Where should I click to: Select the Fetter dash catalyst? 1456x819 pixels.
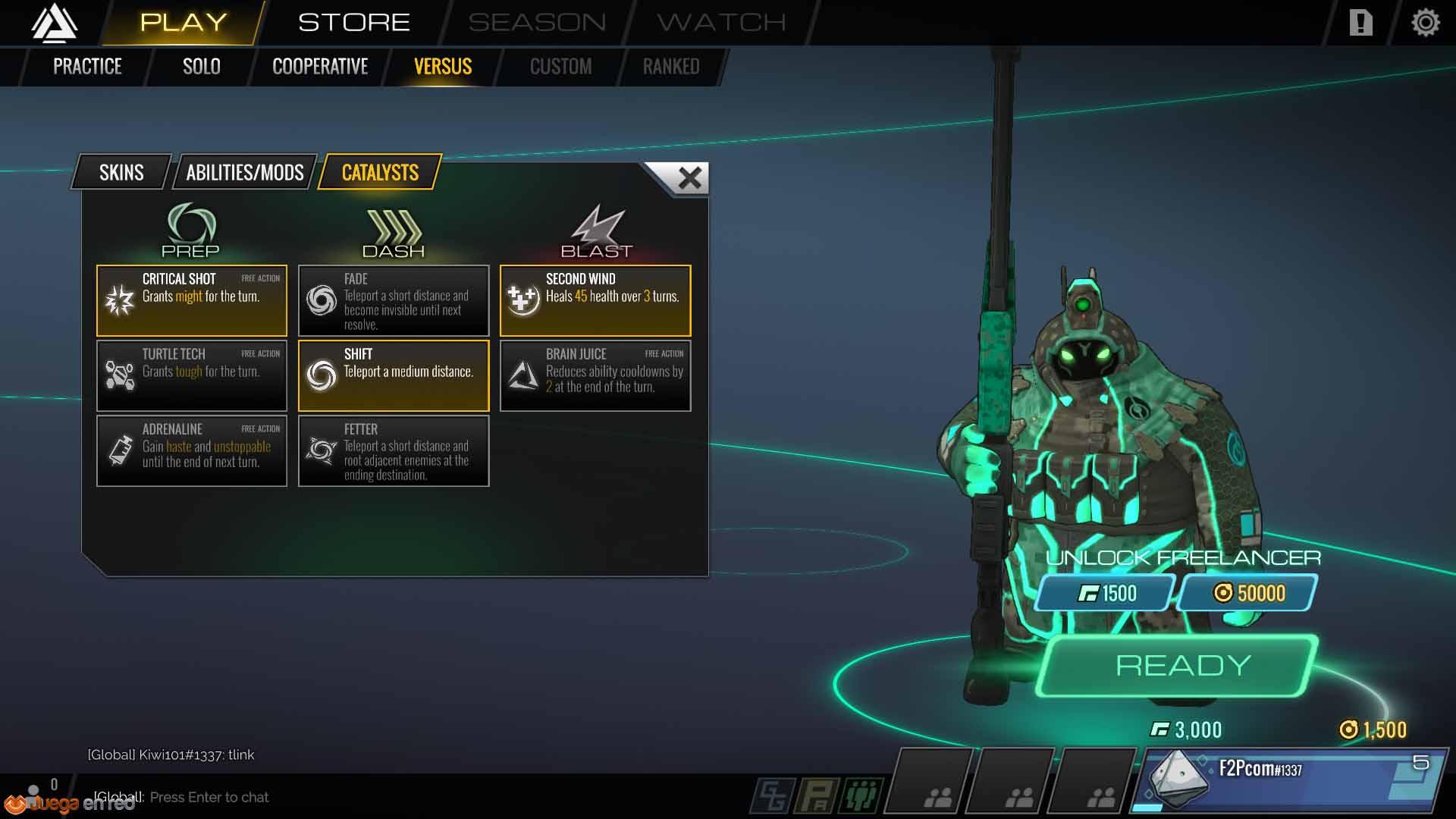(394, 450)
